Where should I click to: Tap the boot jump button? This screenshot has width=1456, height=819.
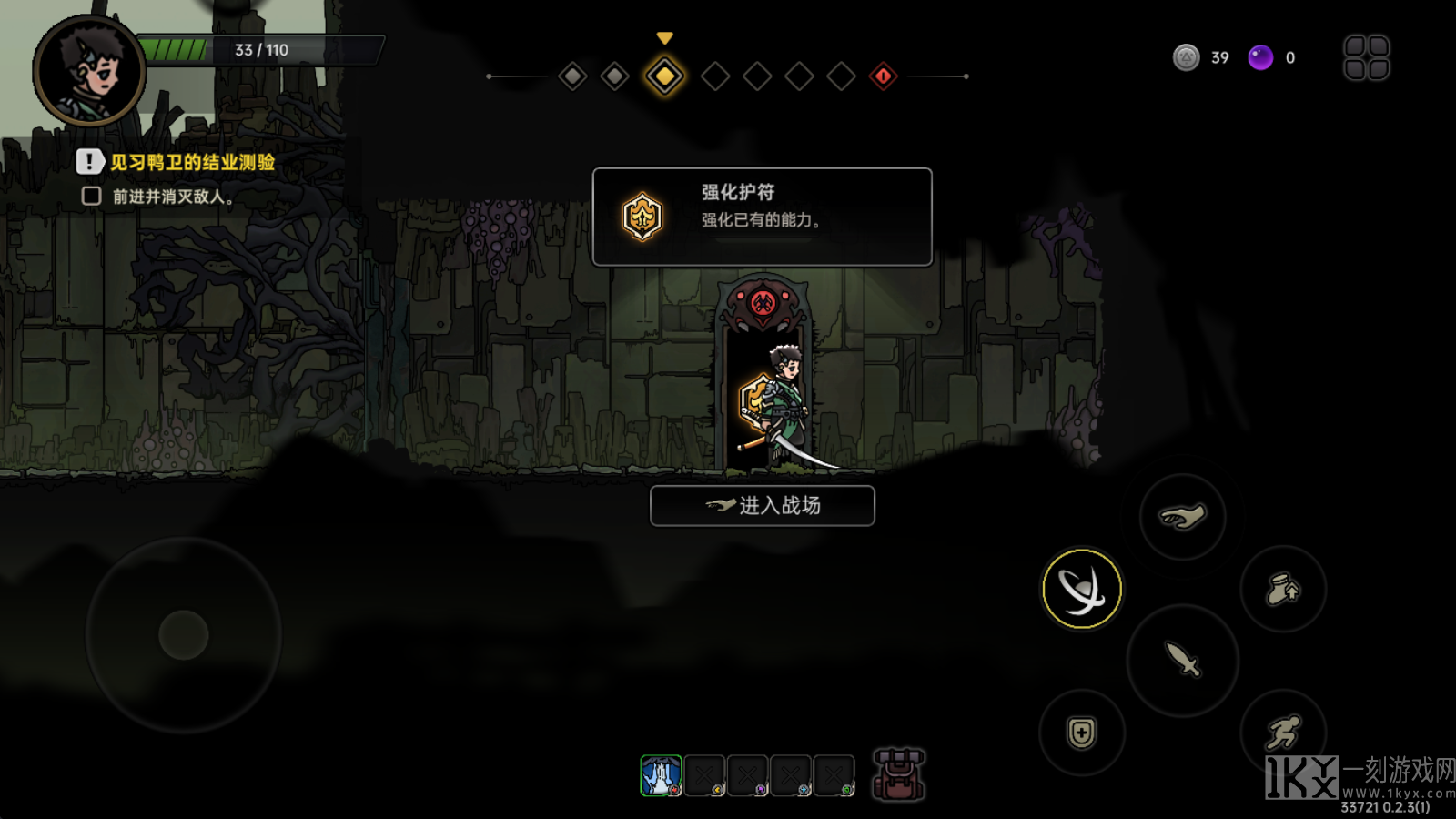(x=1283, y=589)
